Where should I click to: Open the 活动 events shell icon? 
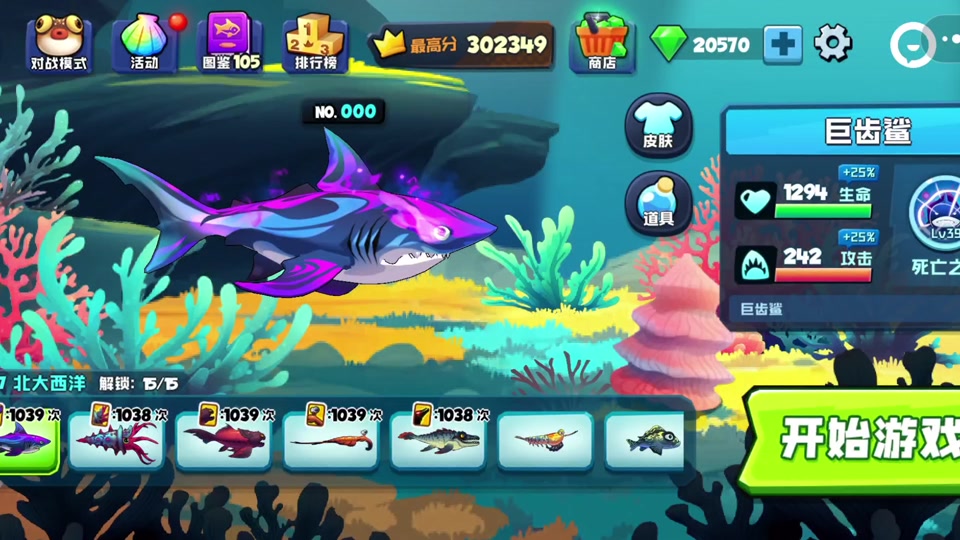[x=145, y=43]
